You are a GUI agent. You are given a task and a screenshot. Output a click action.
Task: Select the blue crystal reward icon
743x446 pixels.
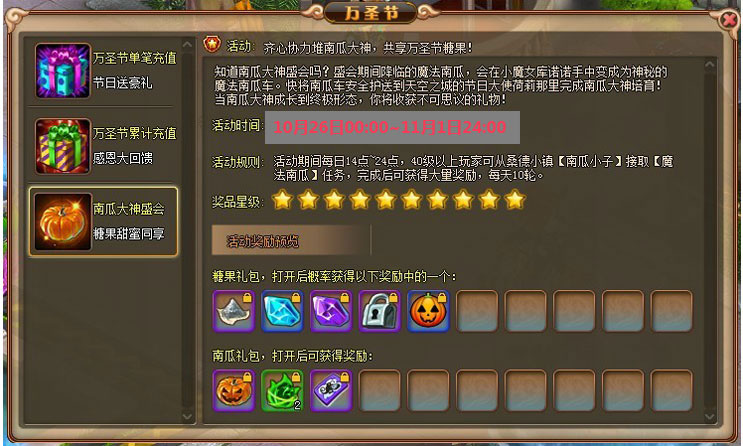(x=282, y=311)
